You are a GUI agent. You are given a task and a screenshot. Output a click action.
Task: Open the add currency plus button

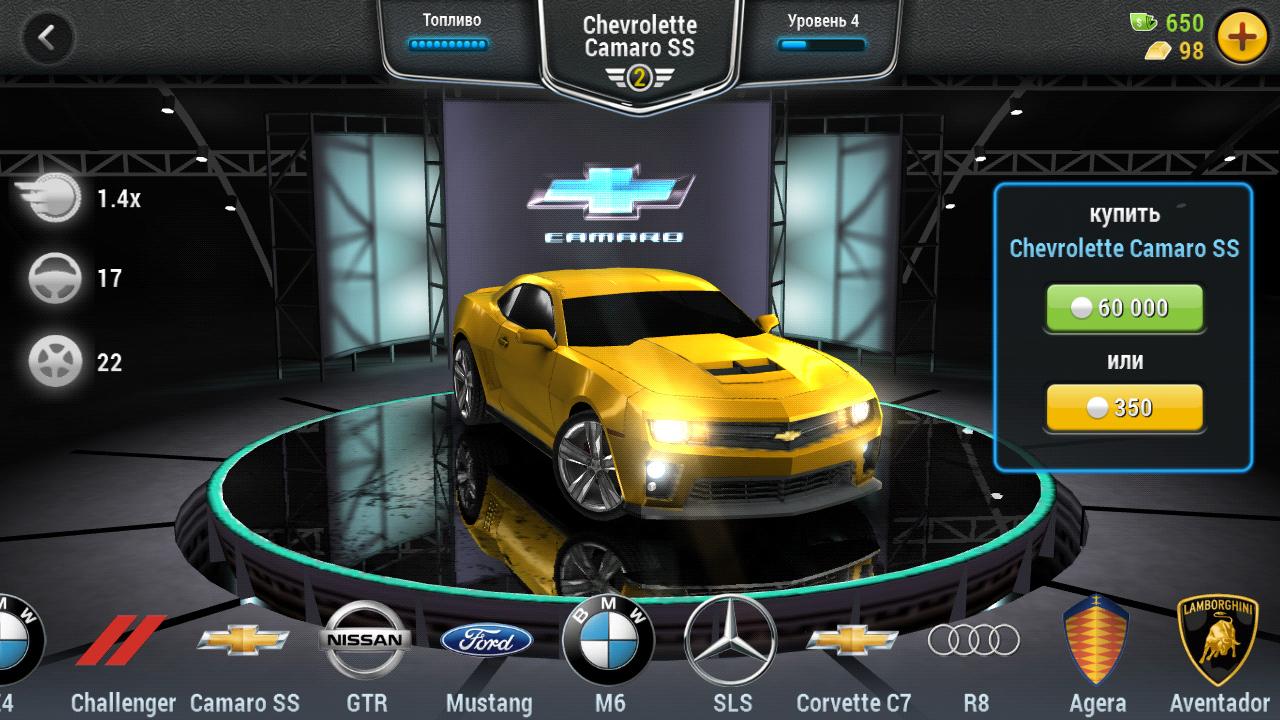pos(1242,38)
